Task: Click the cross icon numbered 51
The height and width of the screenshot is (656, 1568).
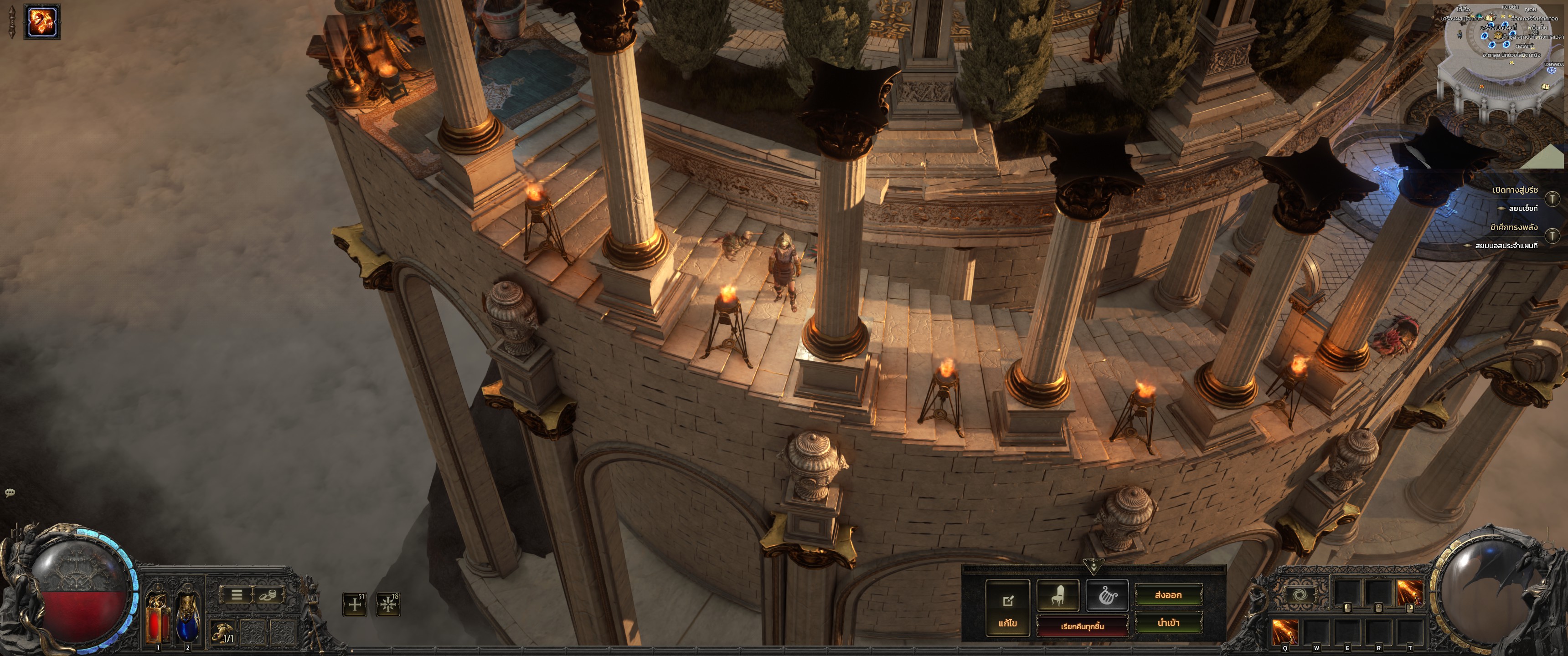Action: (x=355, y=604)
